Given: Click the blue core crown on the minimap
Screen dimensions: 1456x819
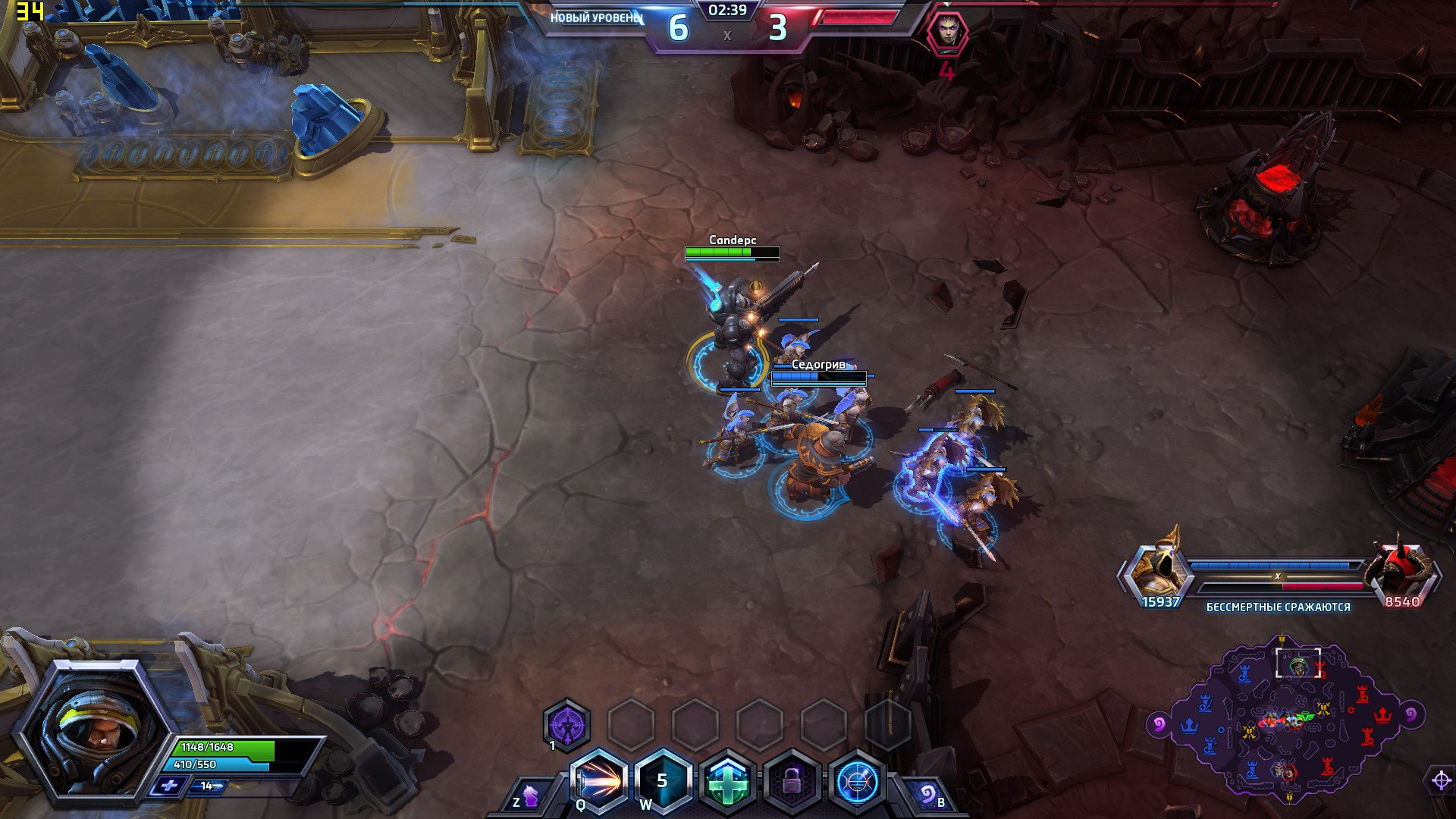Looking at the screenshot, I should [1189, 726].
